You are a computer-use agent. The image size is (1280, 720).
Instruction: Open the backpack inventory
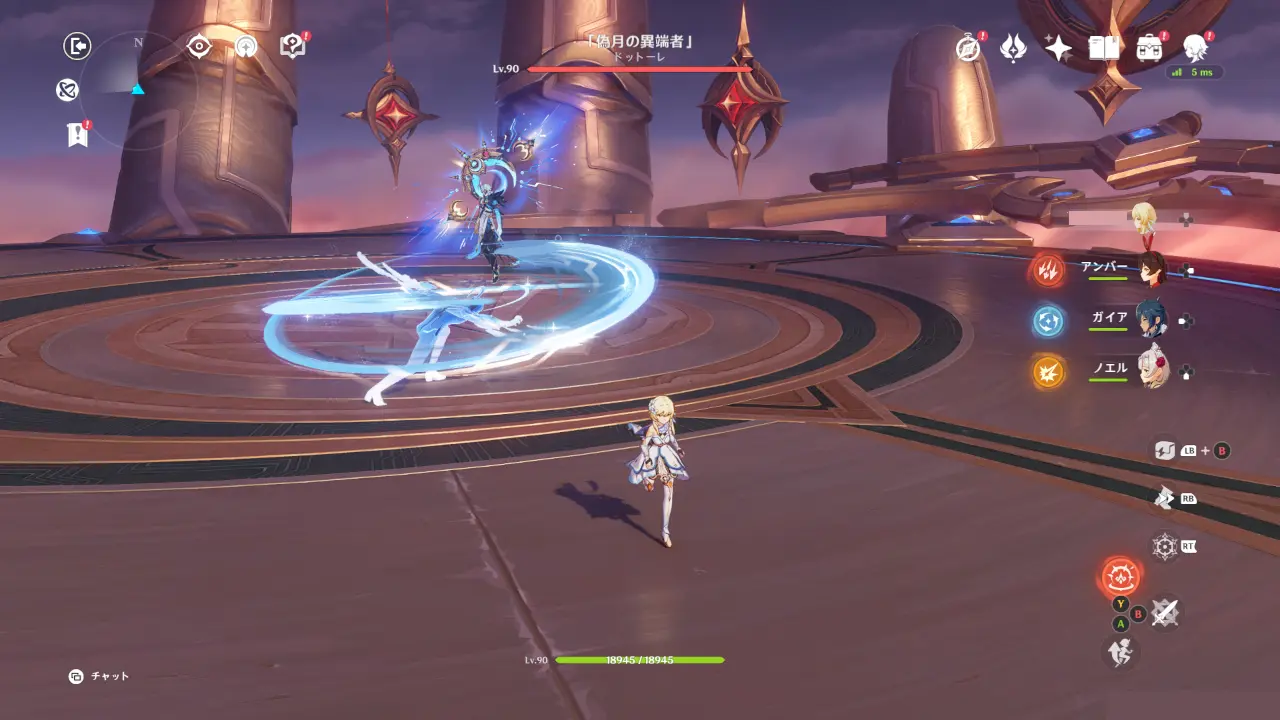tap(1149, 48)
